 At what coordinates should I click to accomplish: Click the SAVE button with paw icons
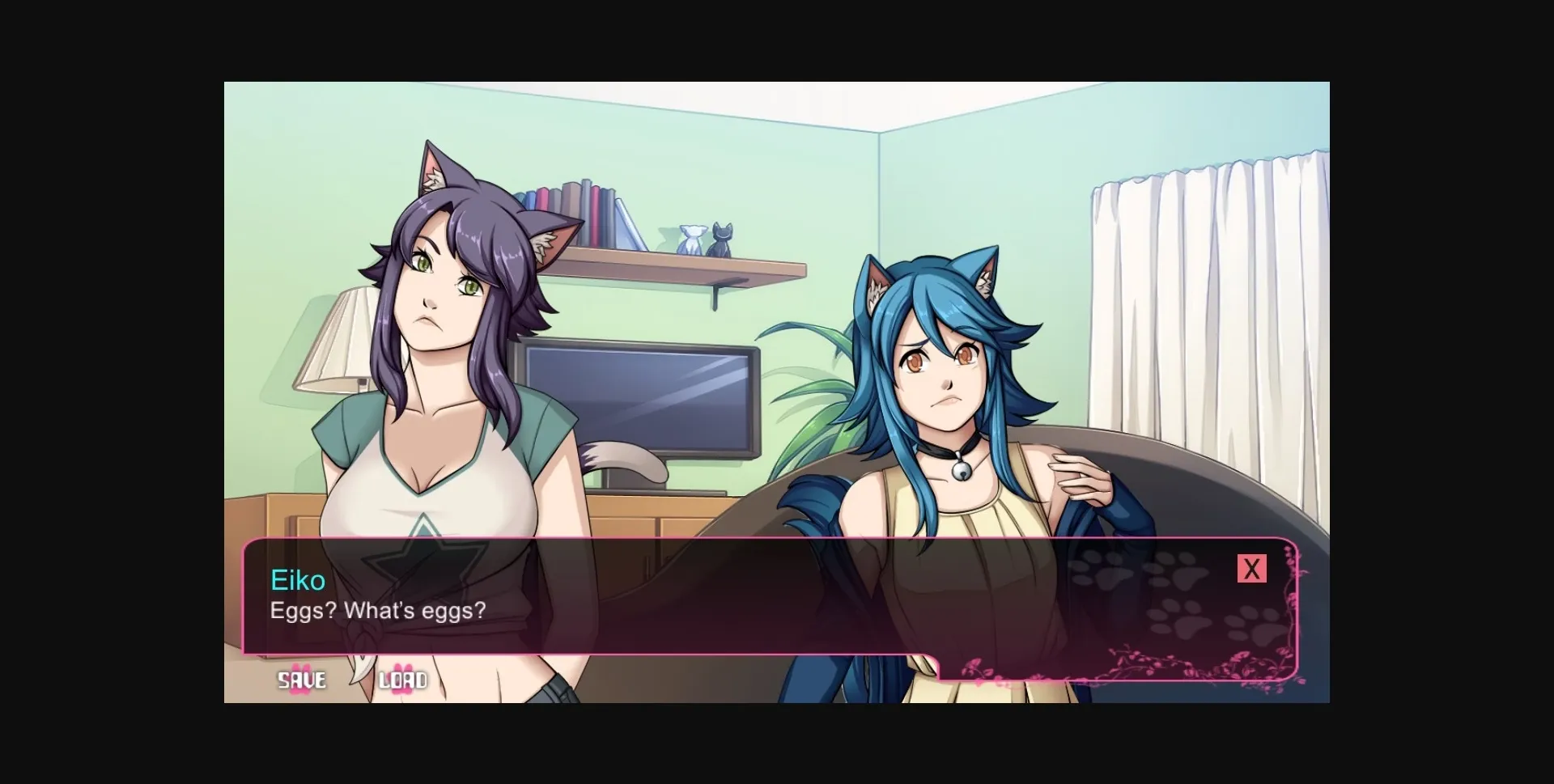coord(300,680)
